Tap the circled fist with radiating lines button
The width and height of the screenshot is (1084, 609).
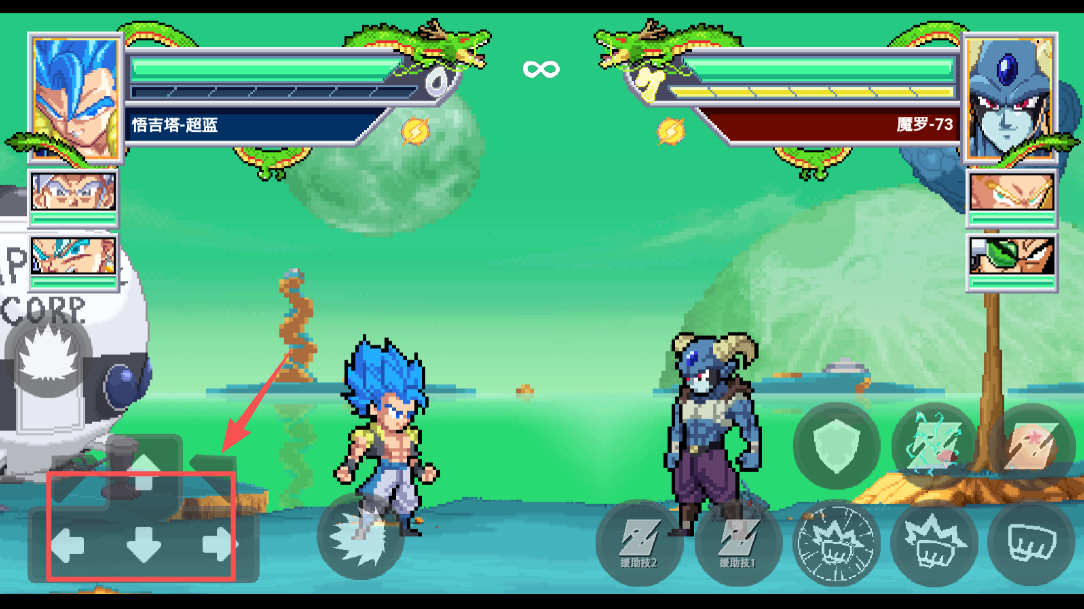[836, 543]
